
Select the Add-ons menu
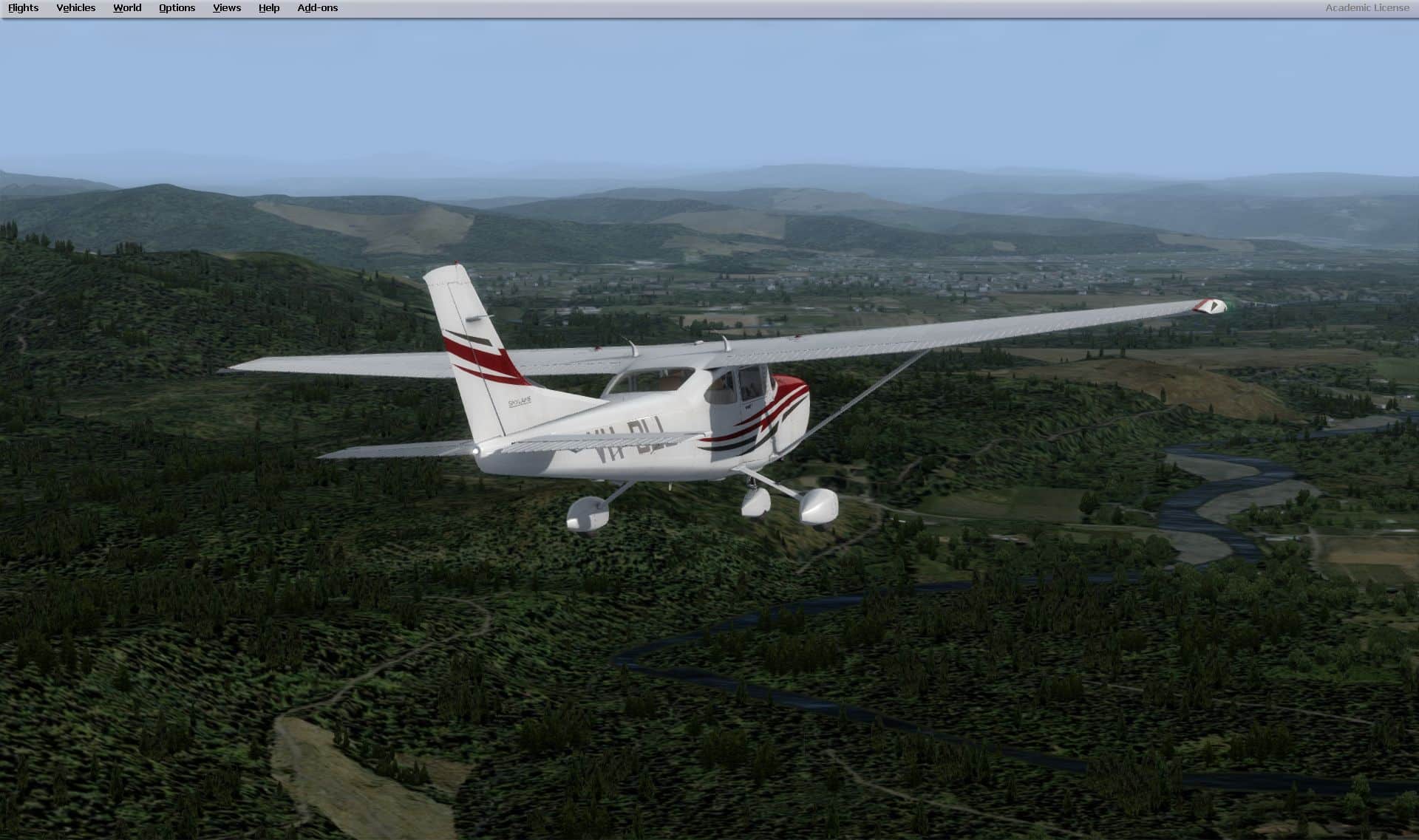pos(317,8)
